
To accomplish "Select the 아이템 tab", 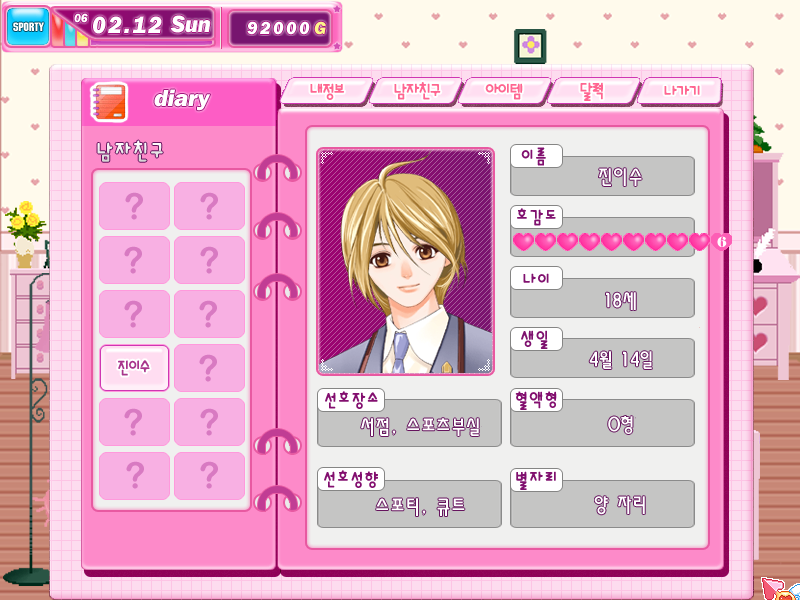I will coord(506,91).
